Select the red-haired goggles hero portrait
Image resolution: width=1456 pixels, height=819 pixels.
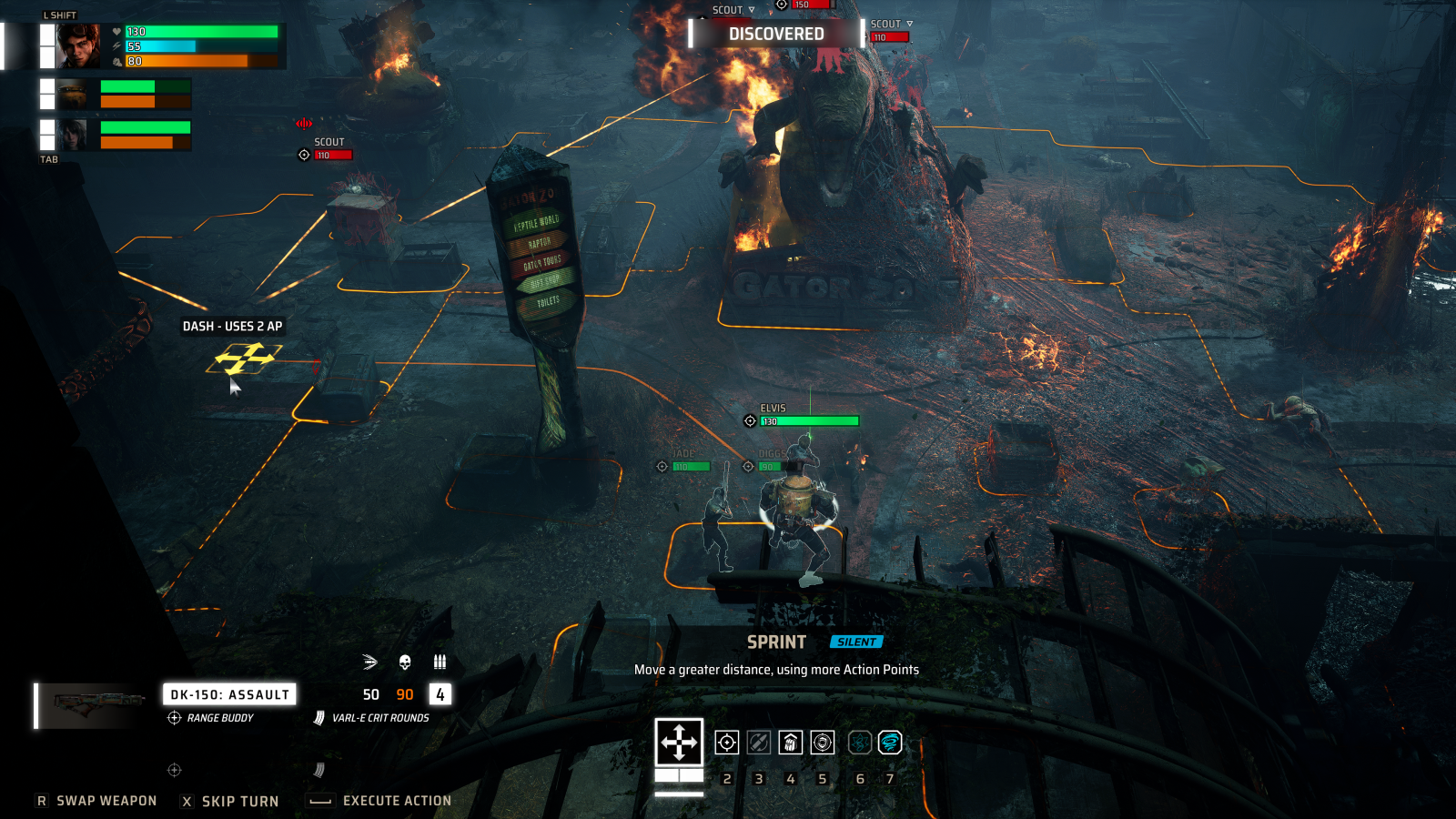(79, 46)
